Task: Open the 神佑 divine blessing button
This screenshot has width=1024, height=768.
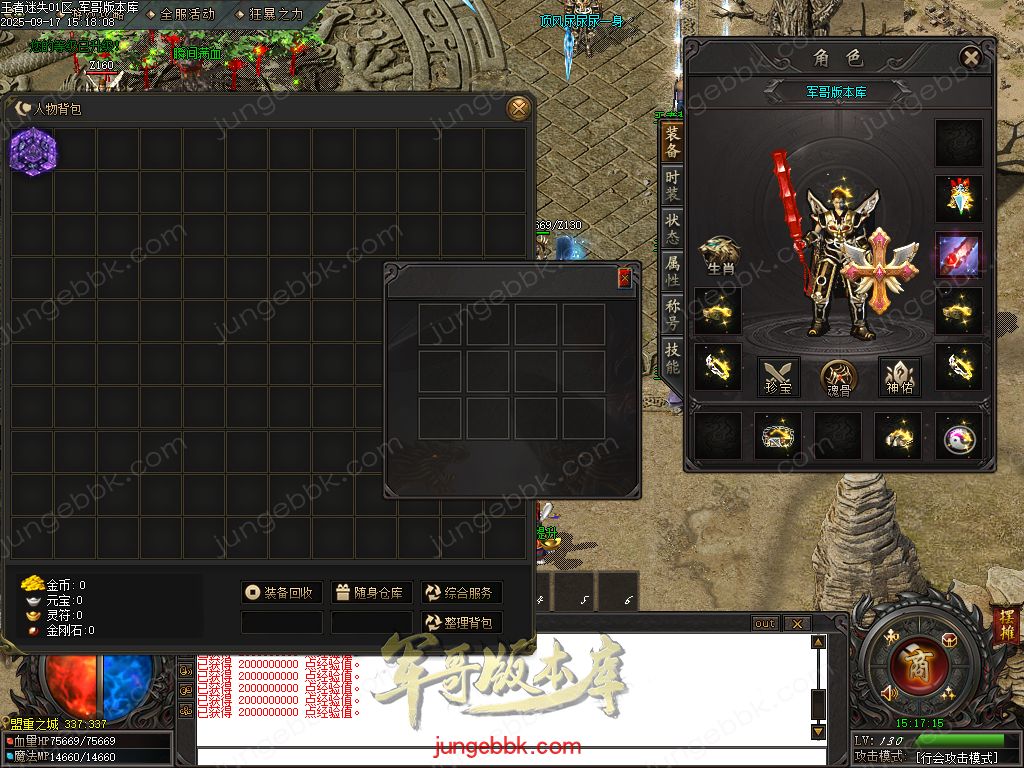Action: (899, 376)
